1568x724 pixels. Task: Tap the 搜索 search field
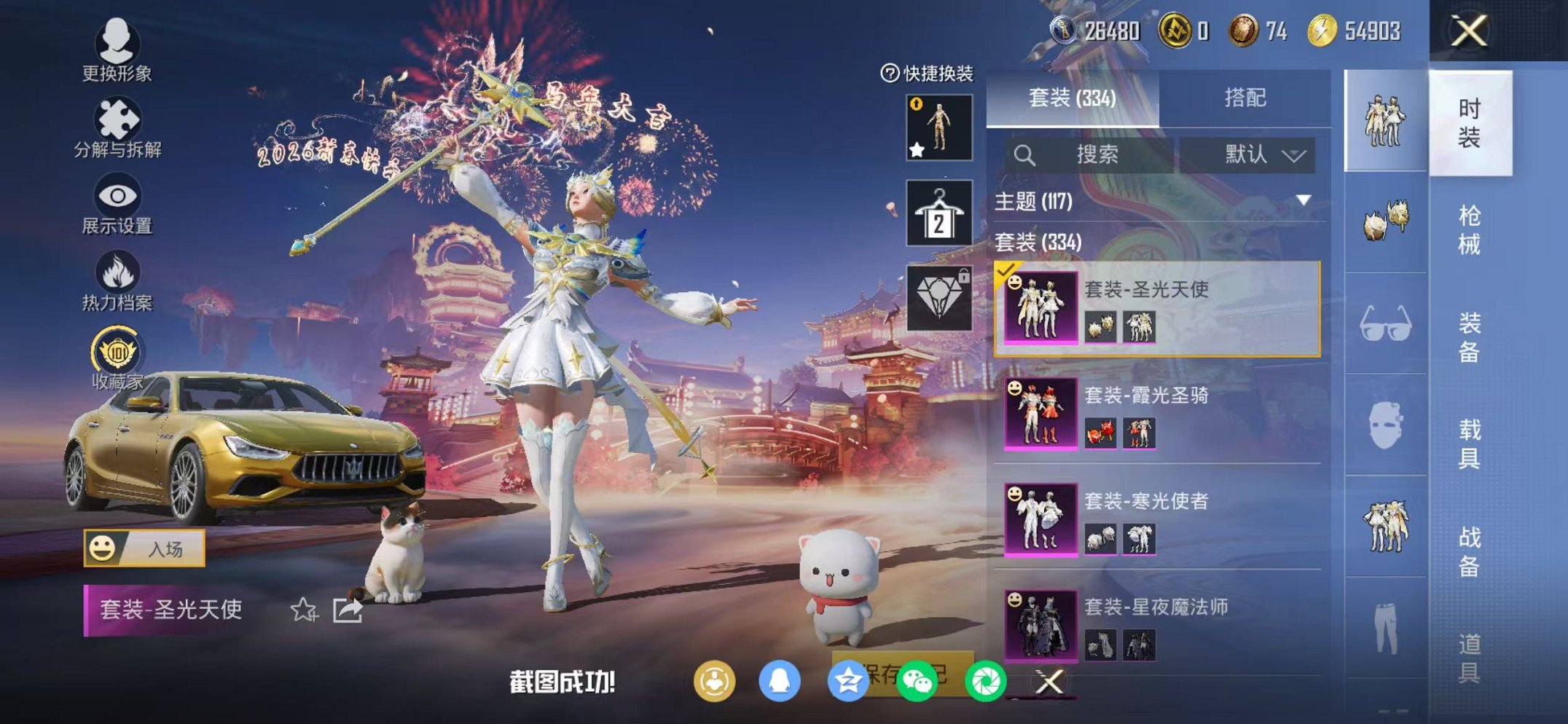[x=1093, y=154]
